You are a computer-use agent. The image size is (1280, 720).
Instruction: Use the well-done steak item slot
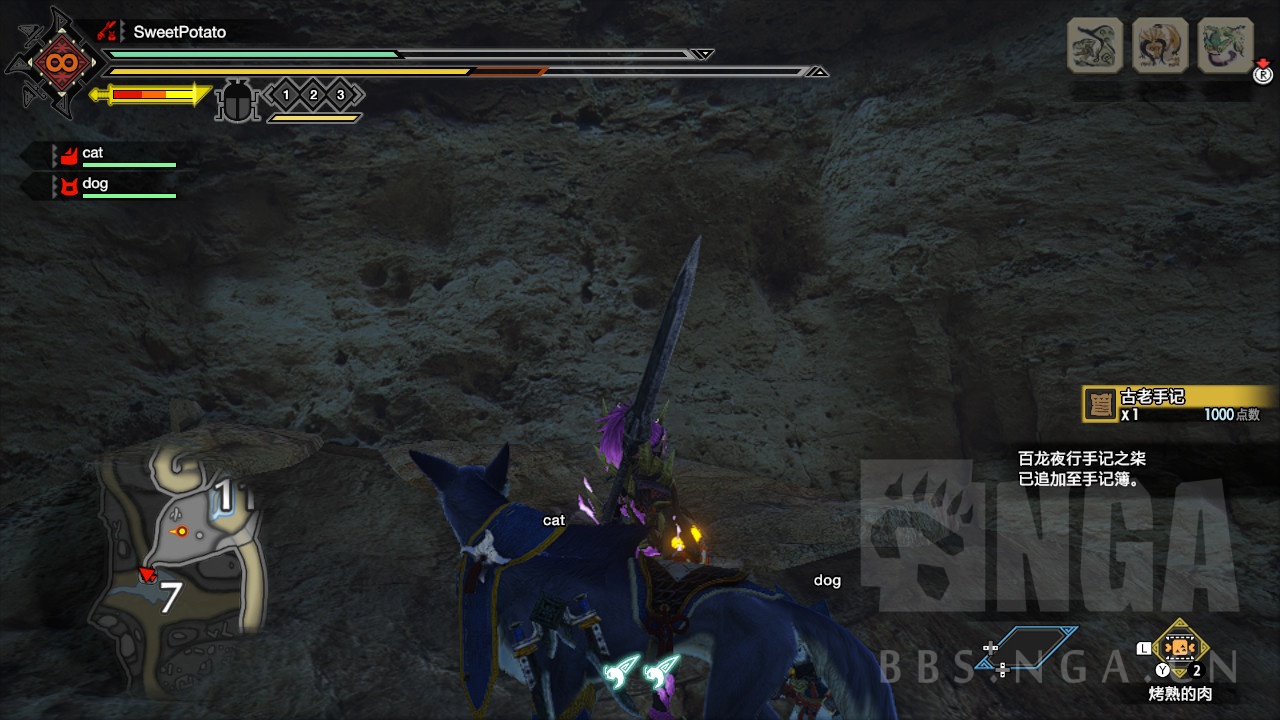click(x=1180, y=650)
